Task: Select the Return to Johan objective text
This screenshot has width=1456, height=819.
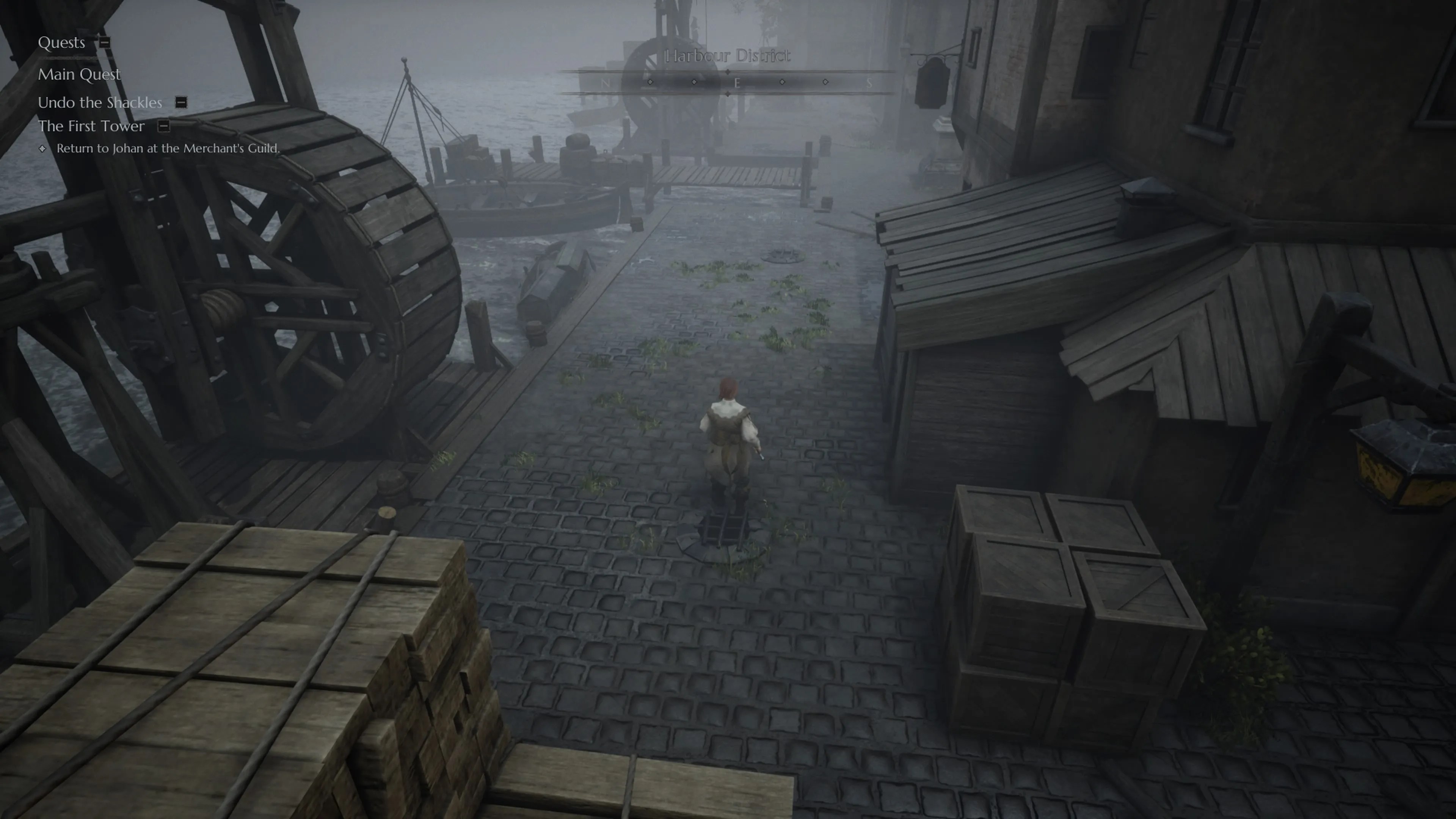Action: click(x=167, y=148)
